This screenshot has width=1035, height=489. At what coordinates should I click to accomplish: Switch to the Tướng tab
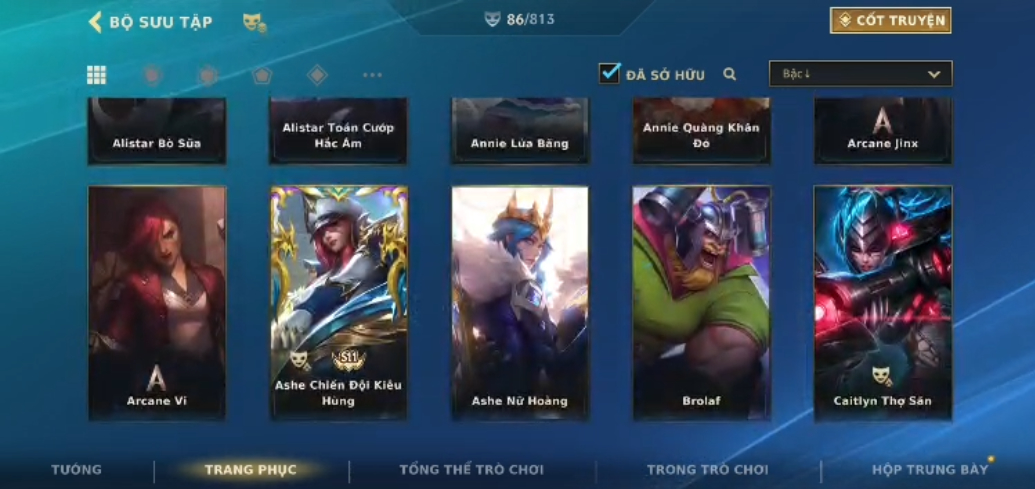point(77,470)
